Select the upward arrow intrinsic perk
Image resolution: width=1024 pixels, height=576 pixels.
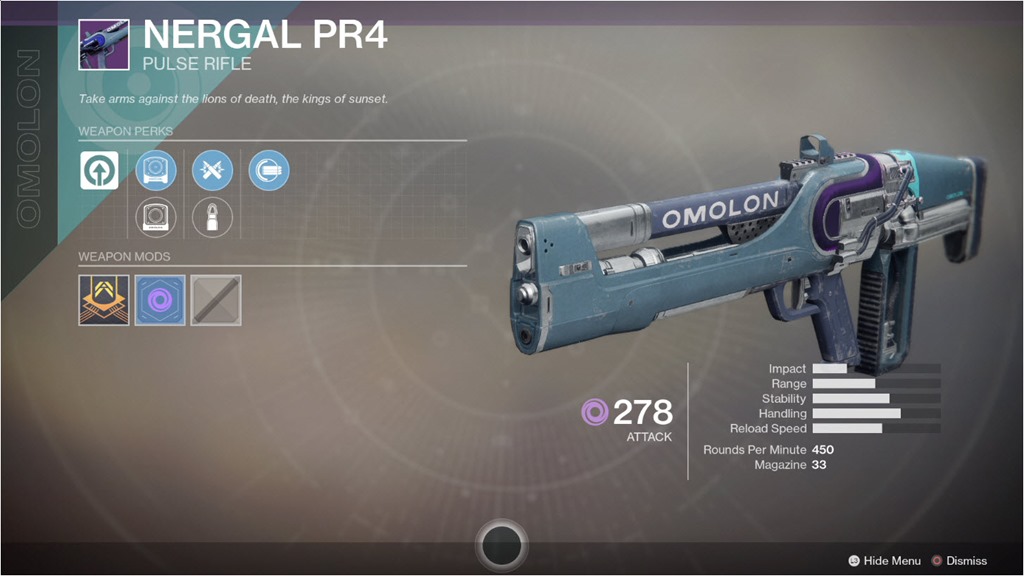[100, 171]
